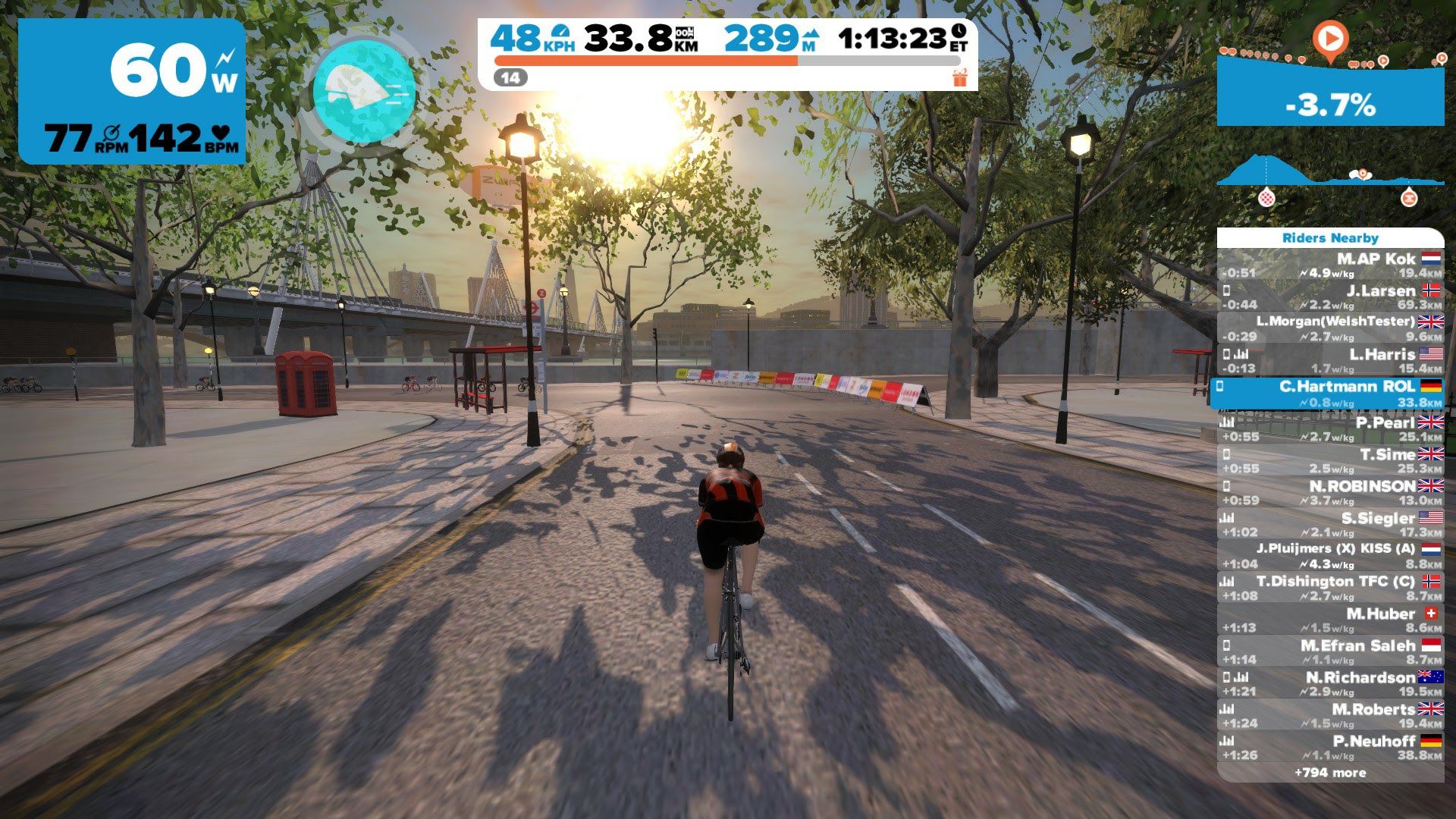Activate the aero helmet power-up
The image size is (1456, 819).
[x=364, y=91]
